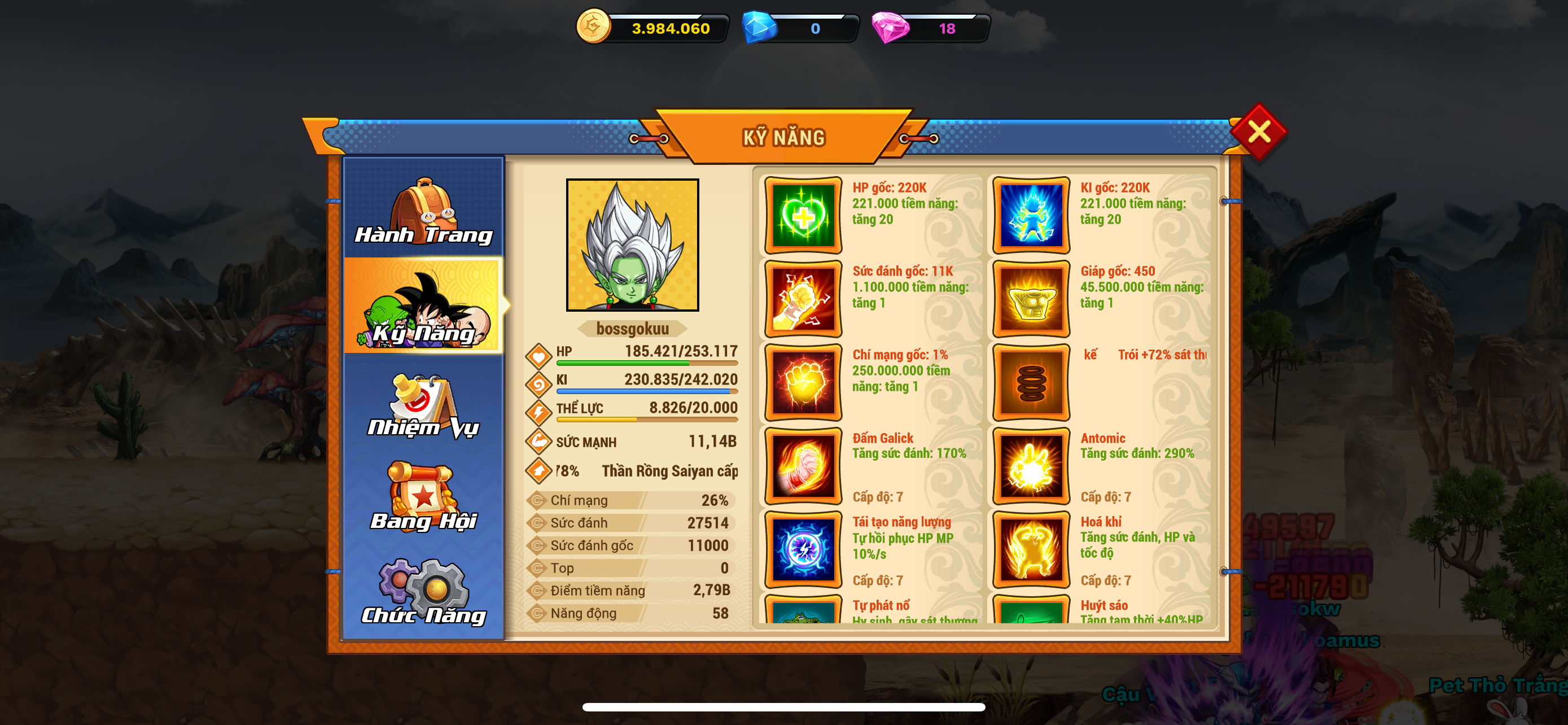The height and width of the screenshot is (725, 1568).
Task: Select the KI gốc blue aura icon
Action: (1031, 216)
